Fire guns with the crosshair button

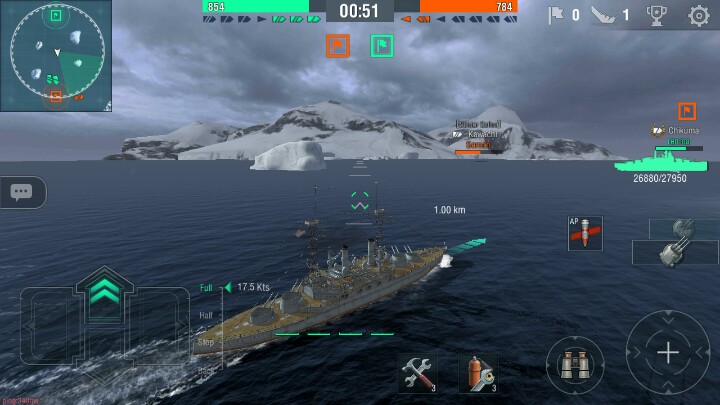(667, 352)
